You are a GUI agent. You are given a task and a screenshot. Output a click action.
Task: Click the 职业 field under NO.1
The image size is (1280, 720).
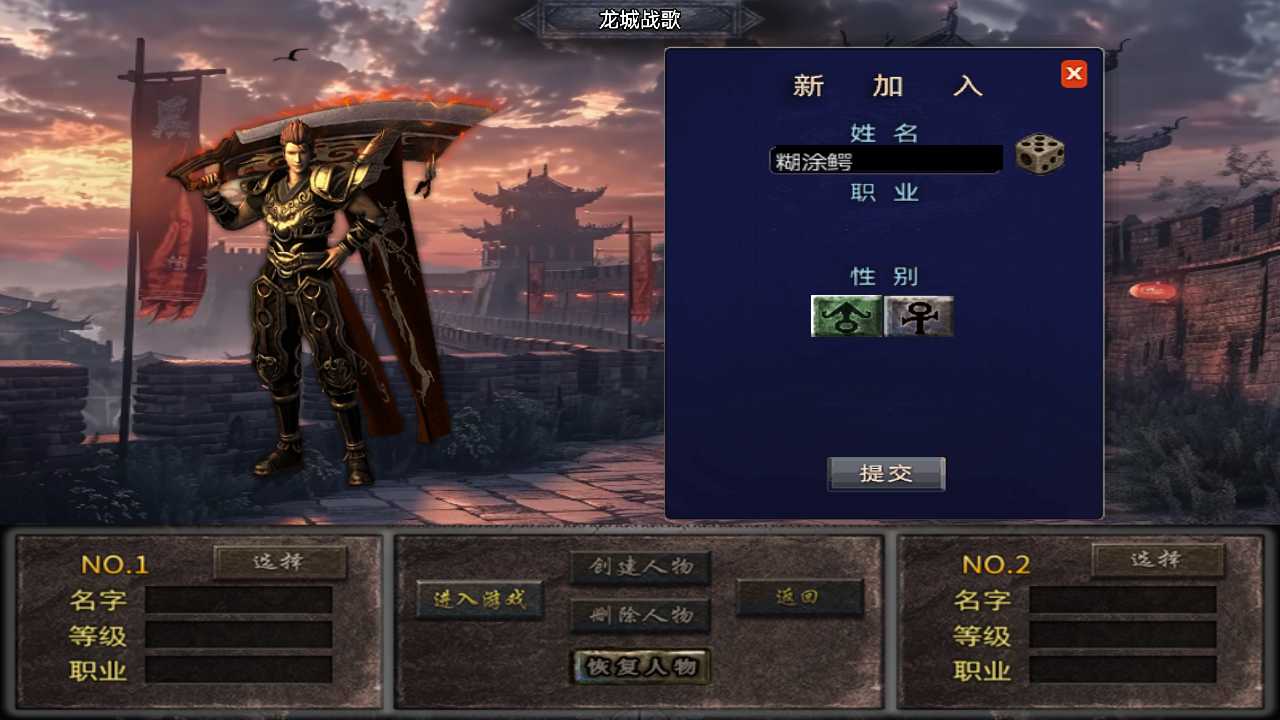click(240, 668)
